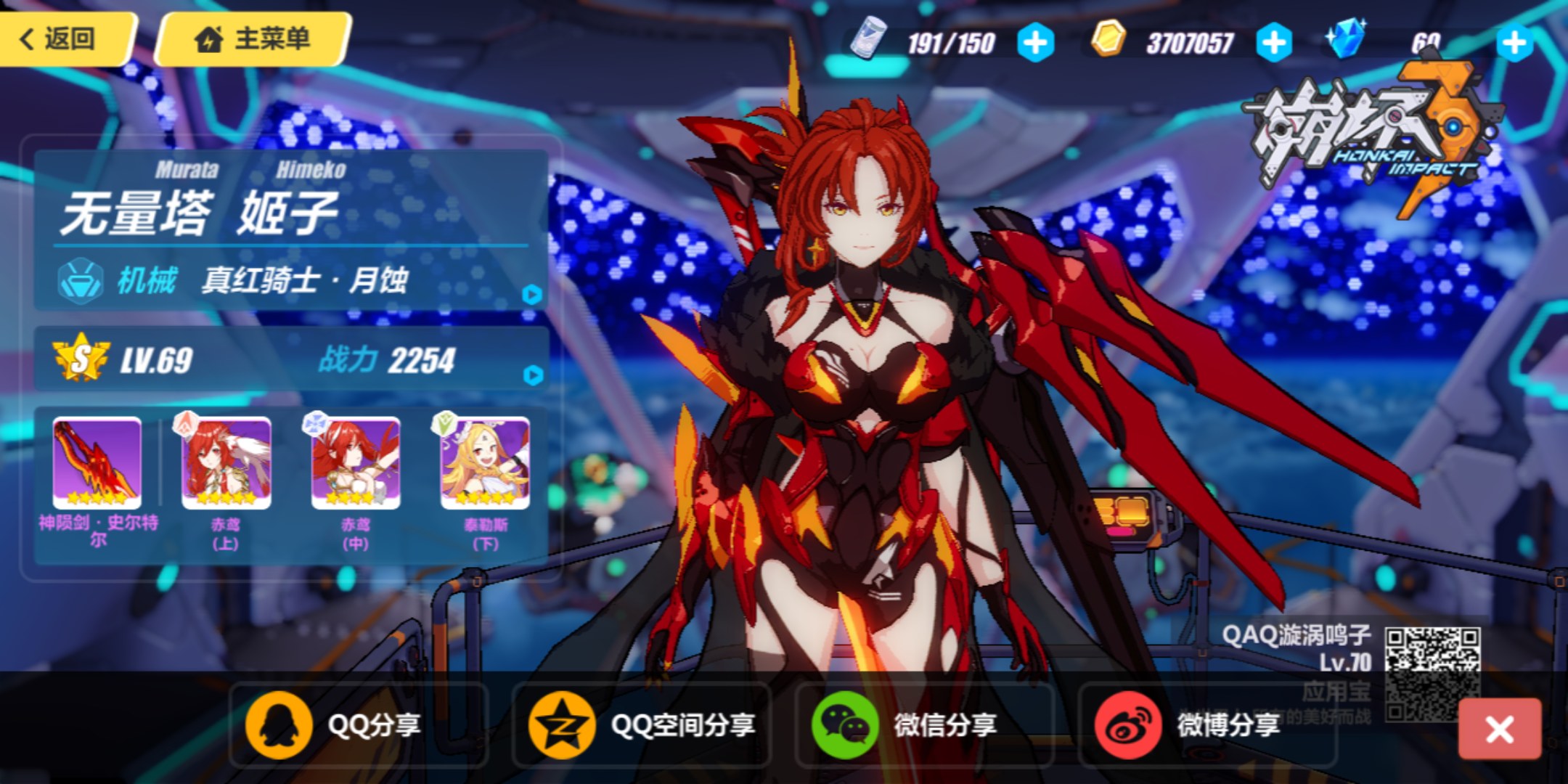Share to QQ空间分享

pyautogui.click(x=642, y=724)
